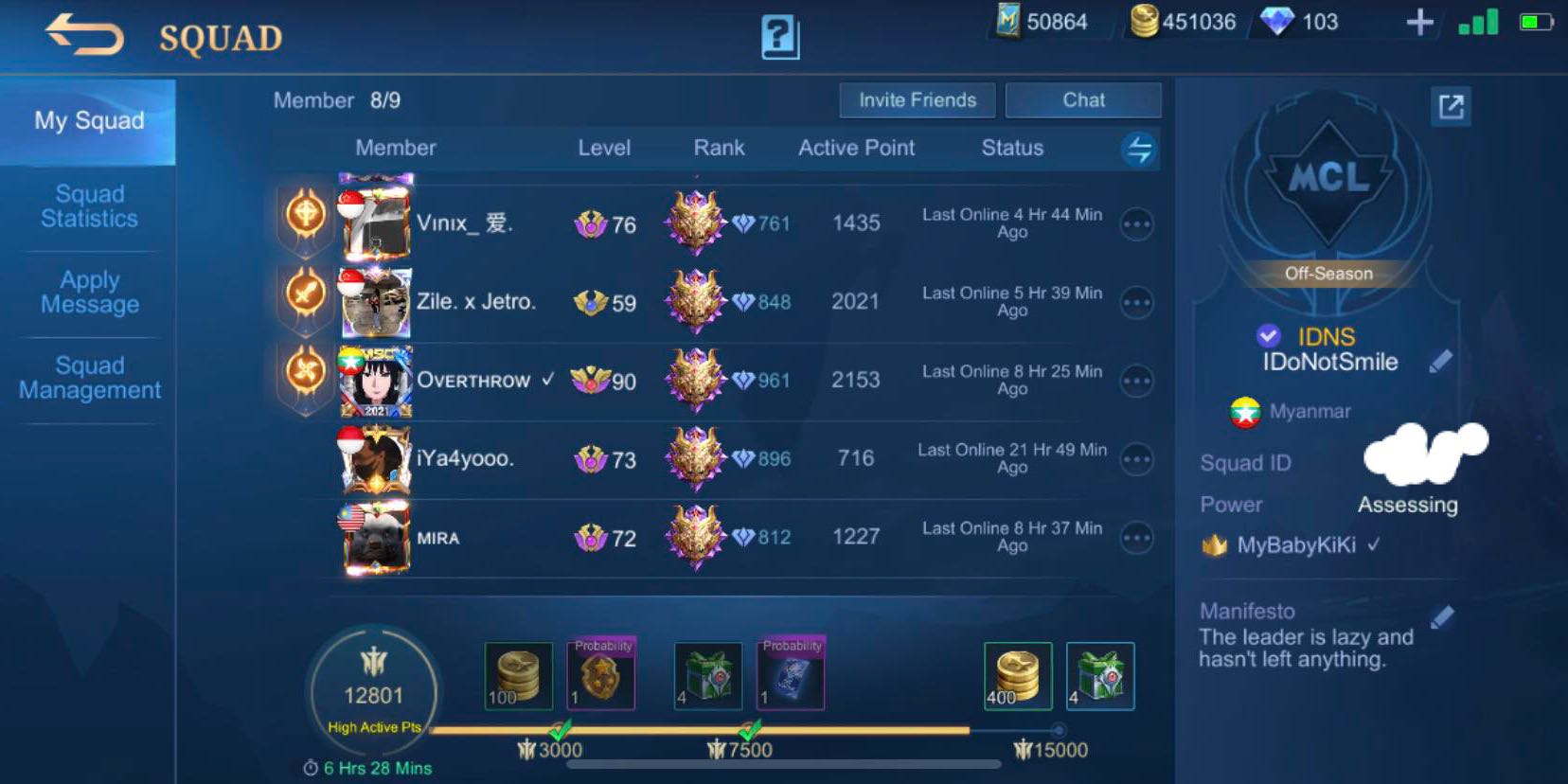Open the squad Chat

(x=1082, y=99)
